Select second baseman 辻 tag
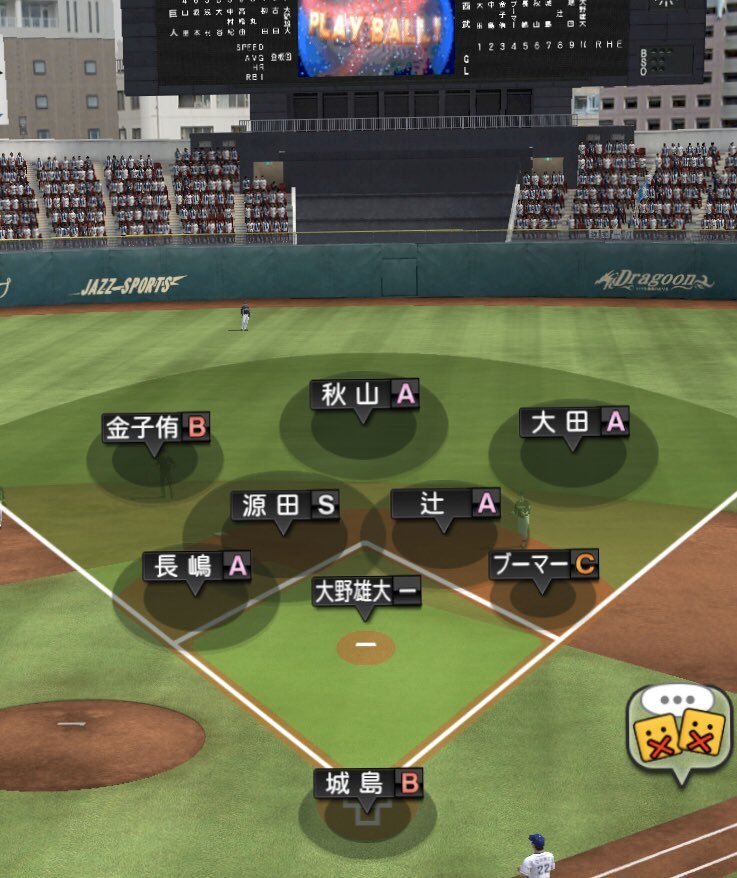The height and width of the screenshot is (878, 737). pyautogui.click(x=445, y=503)
